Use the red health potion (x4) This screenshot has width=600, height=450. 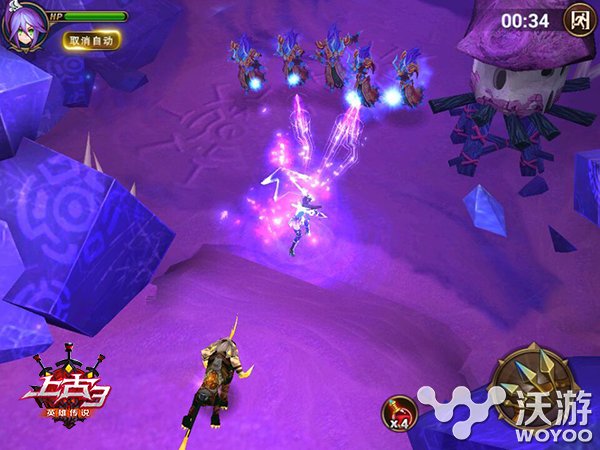[x=399, y=412]
